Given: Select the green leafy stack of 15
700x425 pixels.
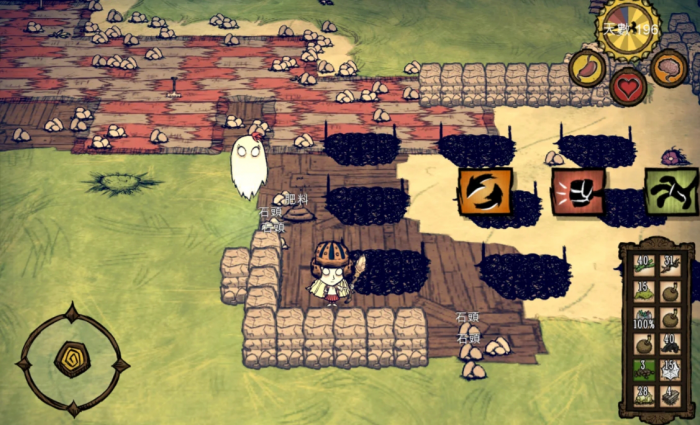Looking at the screenshot, I should (x=642, y=292).
